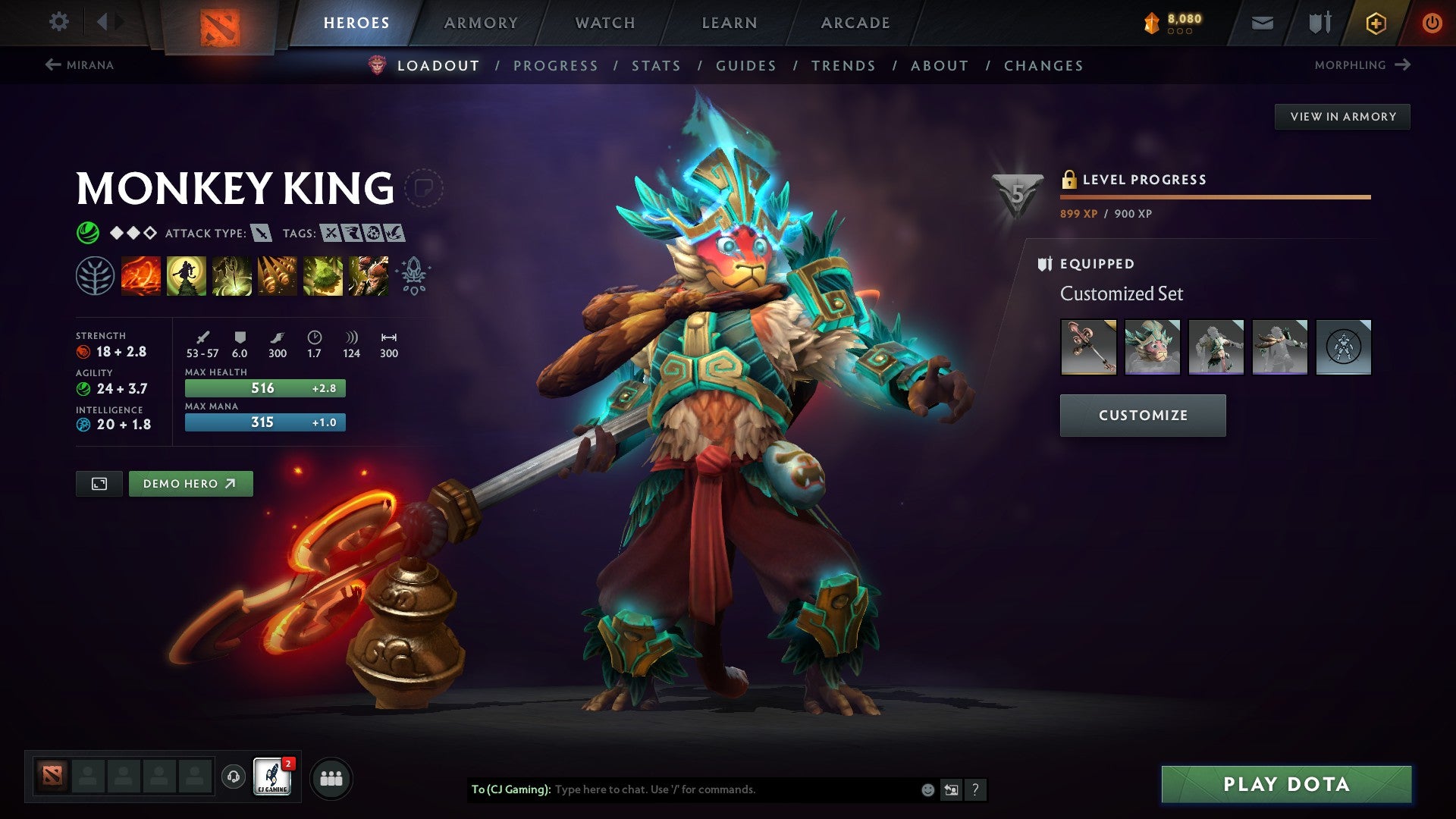Open the emoticon picker in chat
Screen dimensions: 1456x819
927,789
